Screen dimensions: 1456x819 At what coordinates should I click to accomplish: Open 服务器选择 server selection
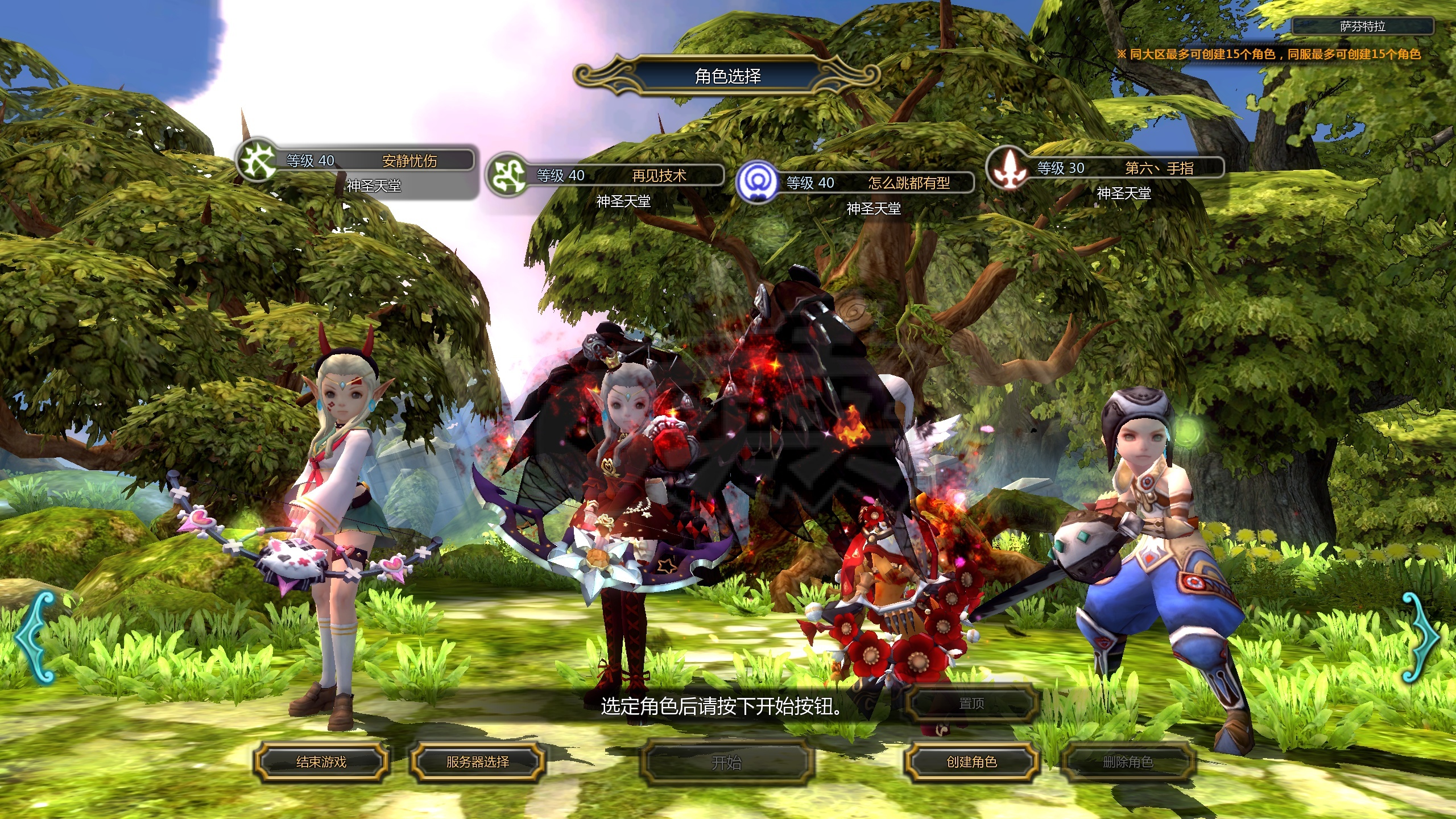478,762
